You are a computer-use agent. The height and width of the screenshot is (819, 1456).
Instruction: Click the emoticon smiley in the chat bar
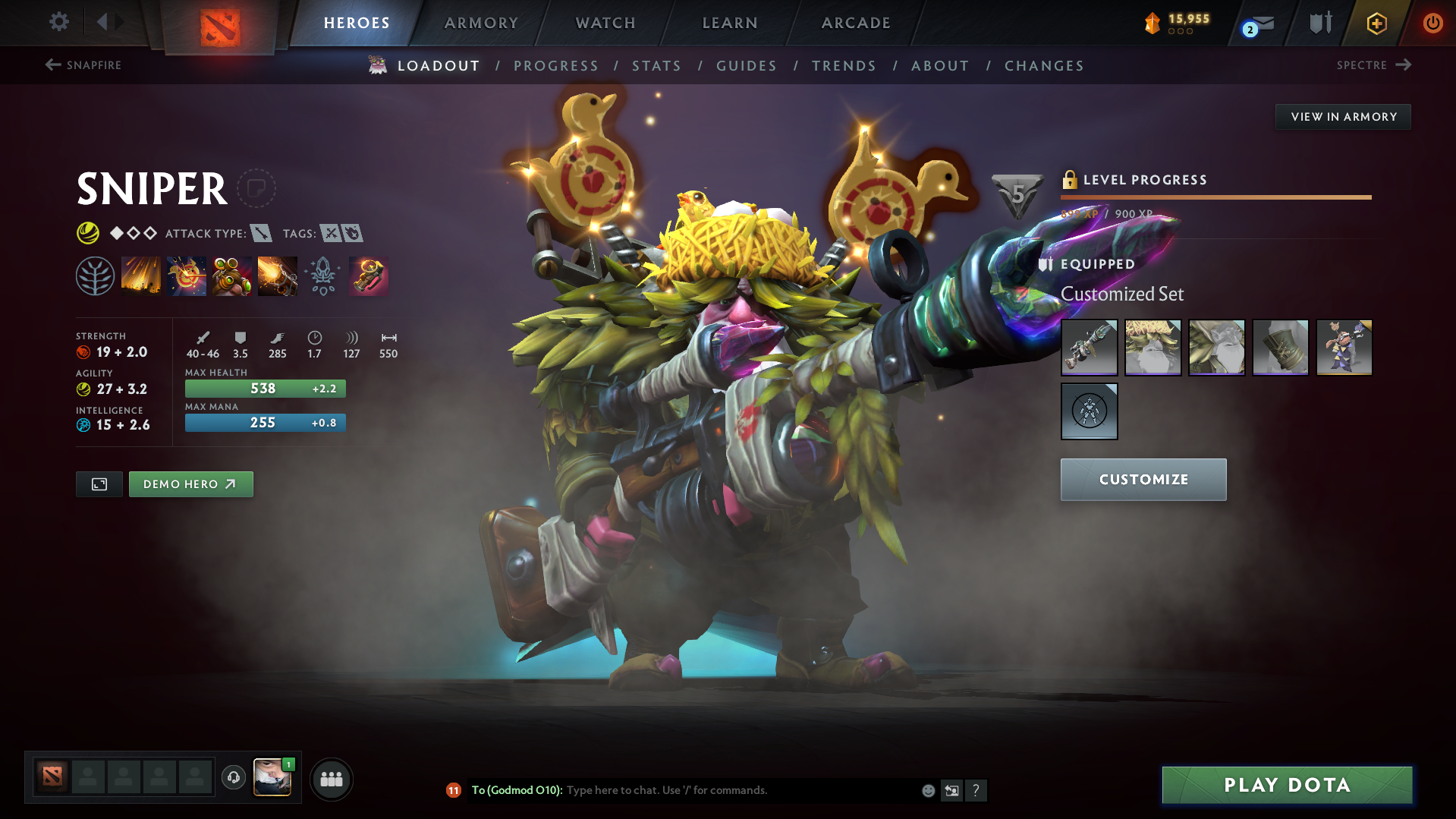pyautogui.click(x=927, y=790)
